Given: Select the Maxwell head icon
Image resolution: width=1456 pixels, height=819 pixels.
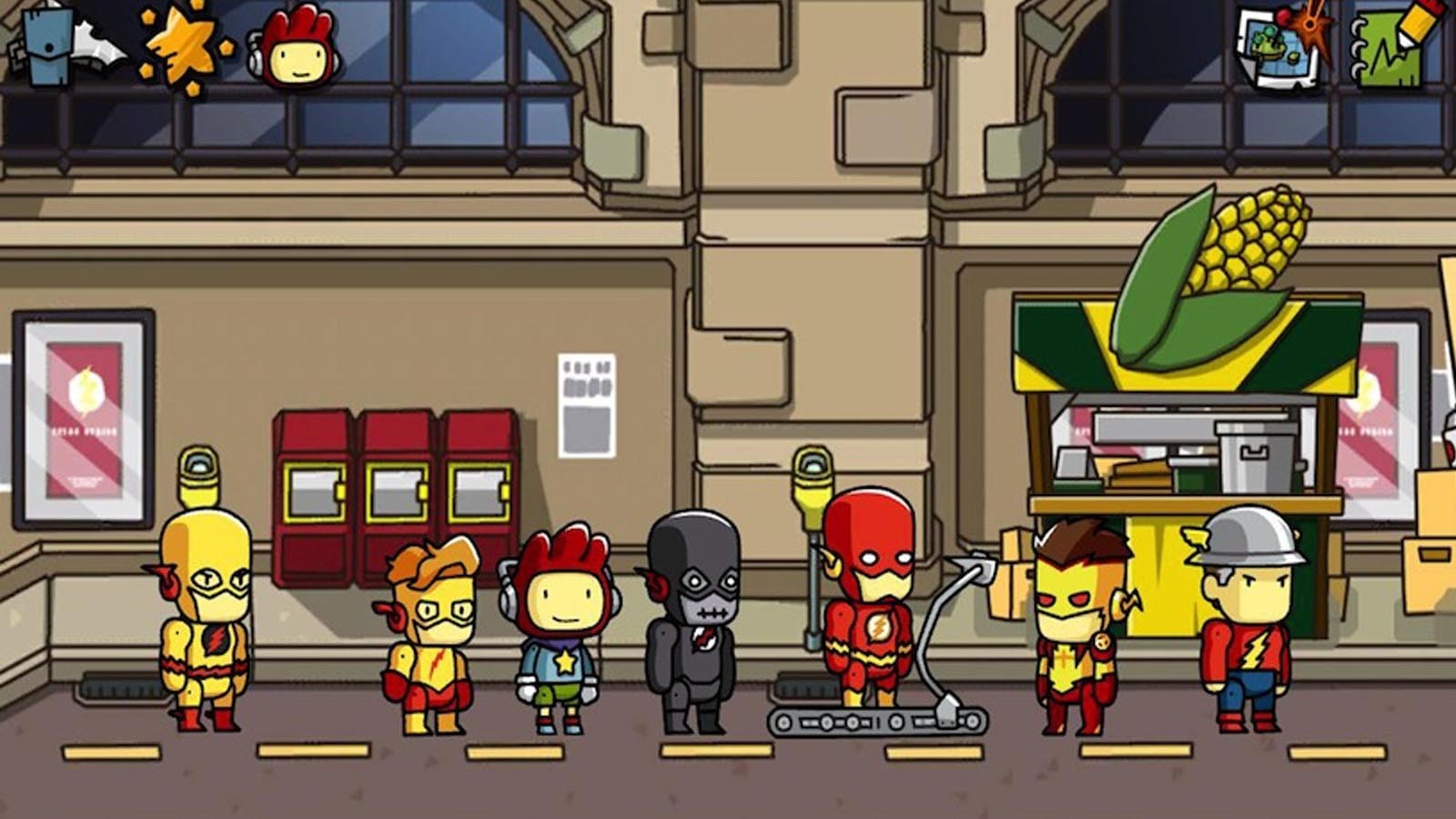Looking at the screenshot, I should click(x=297, y=47).
